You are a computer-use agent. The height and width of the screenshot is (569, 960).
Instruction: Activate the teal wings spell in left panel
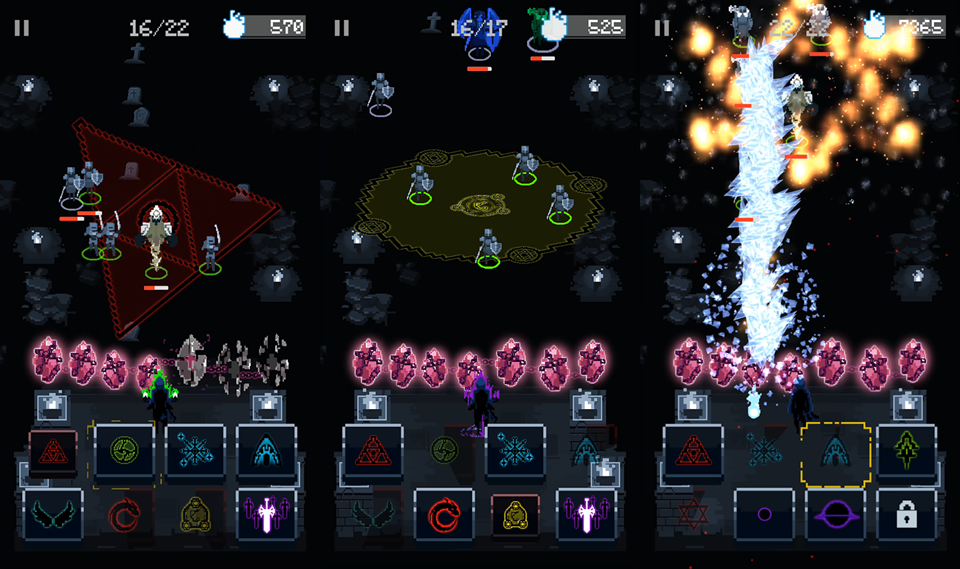(53, 514)
